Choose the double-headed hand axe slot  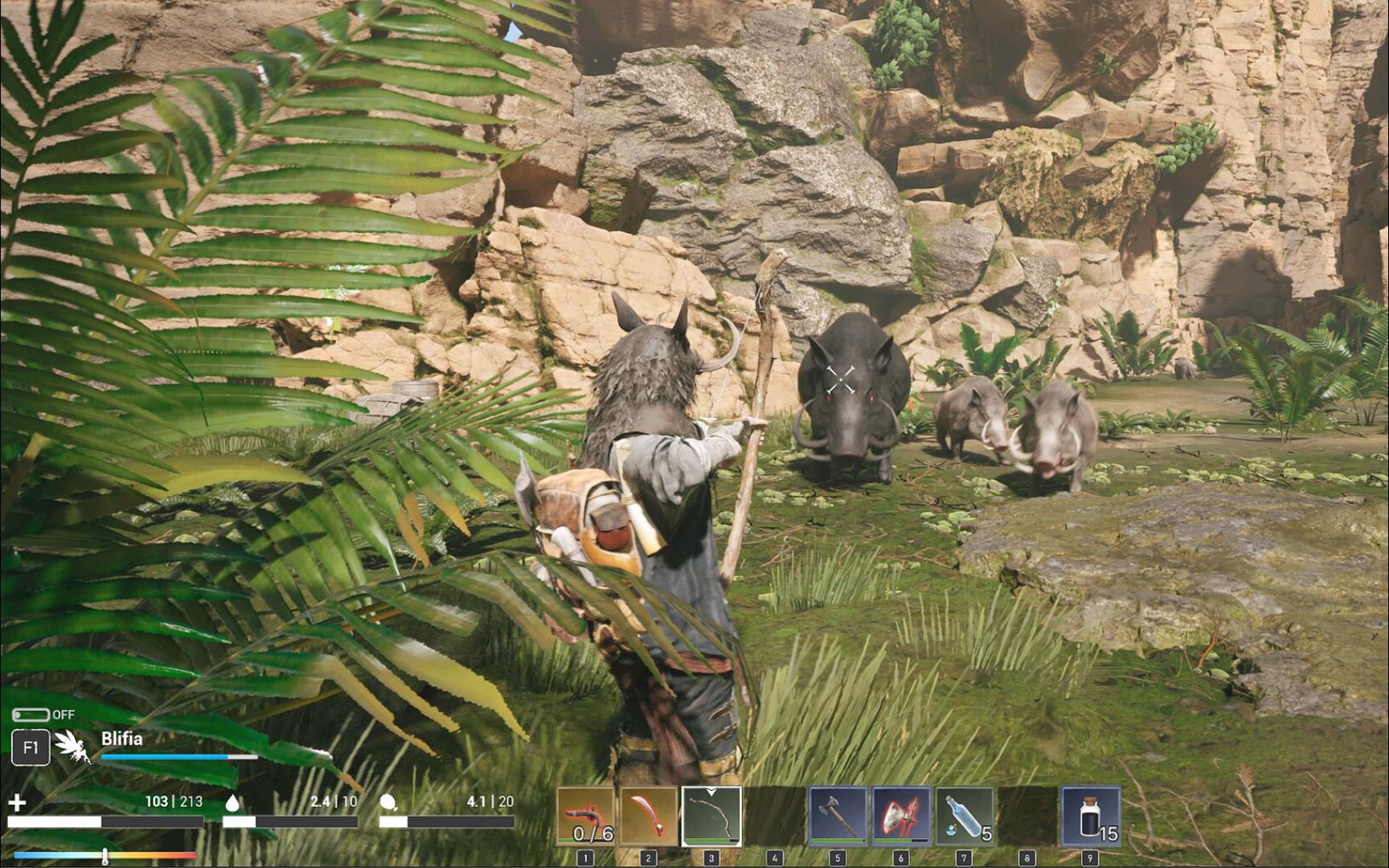838,817
